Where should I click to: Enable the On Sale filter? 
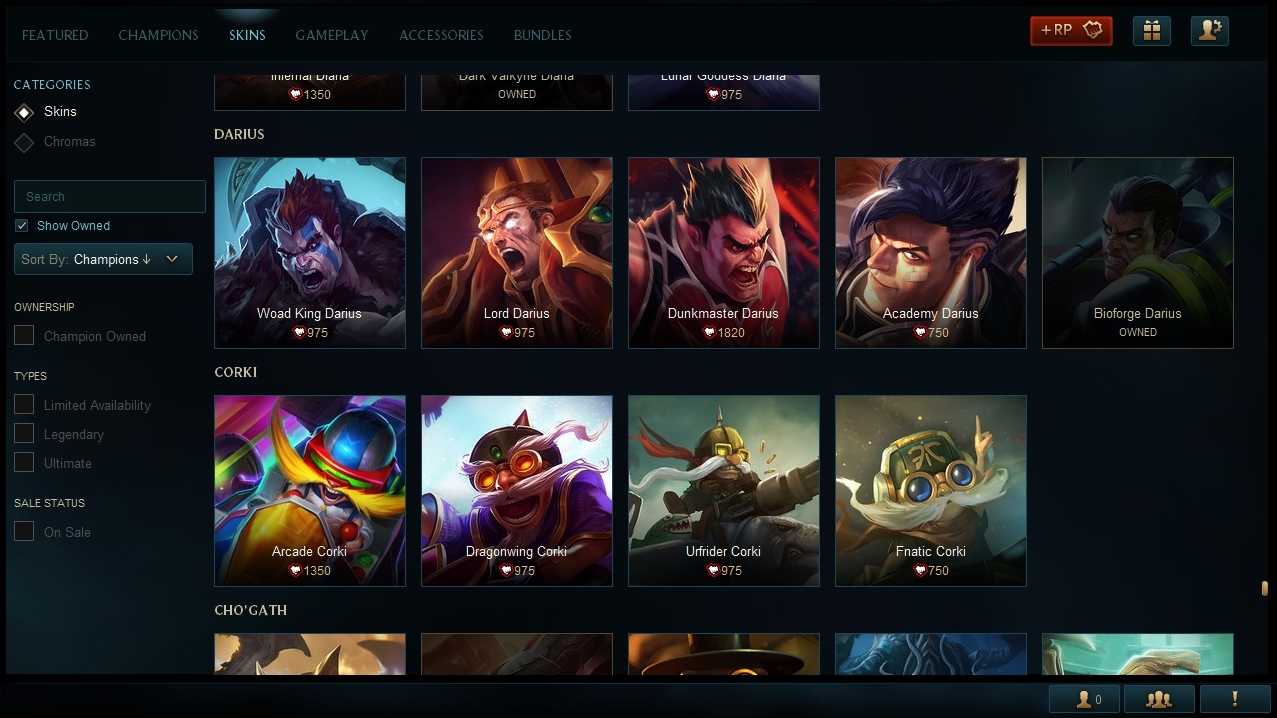pos(24,532)
